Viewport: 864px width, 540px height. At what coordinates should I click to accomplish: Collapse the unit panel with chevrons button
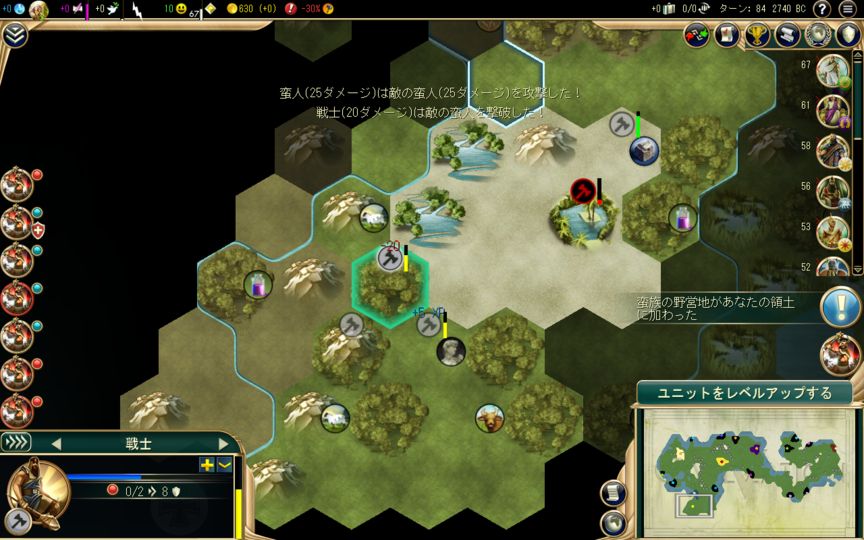tap(16, 442)
